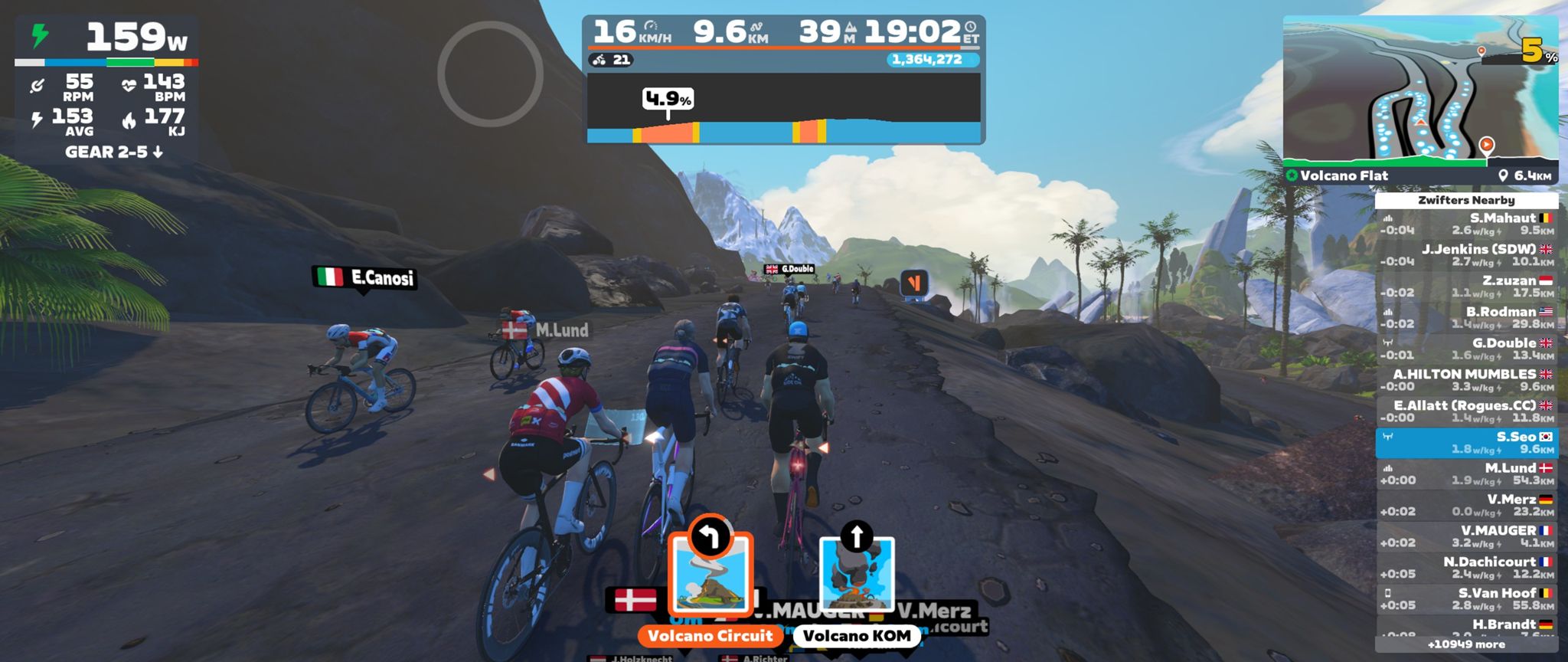1568x662 pixels.
Task: Click the power readout panel
Action: pos(107,38)
